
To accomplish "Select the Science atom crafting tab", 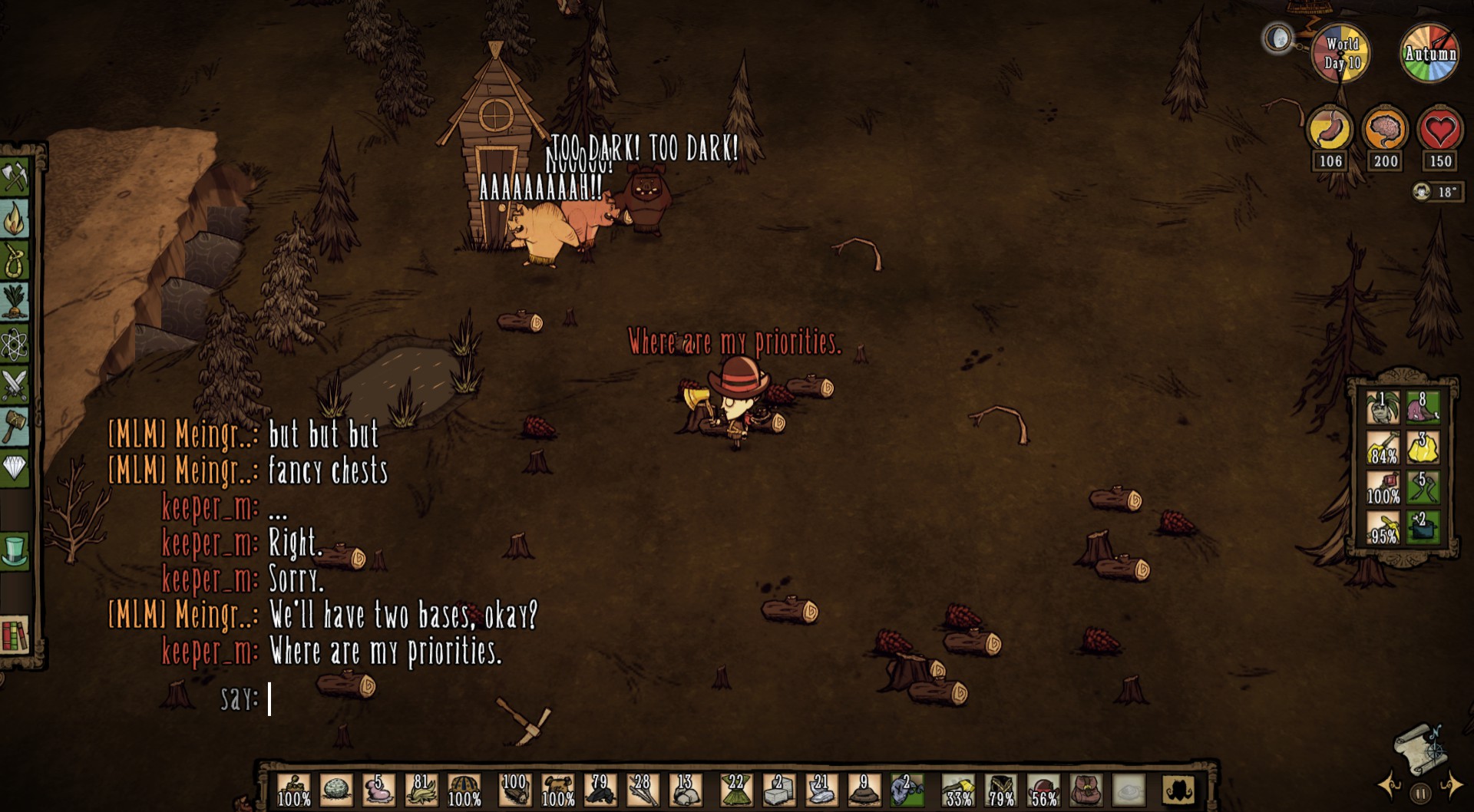I will coord(15,343).
